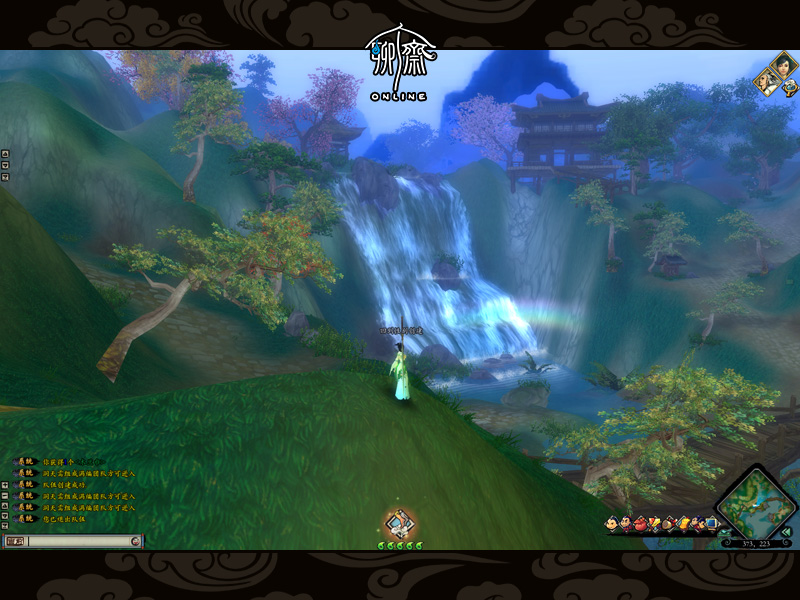
Task: Open the yellow scroll menu icon
Action: 683,523
